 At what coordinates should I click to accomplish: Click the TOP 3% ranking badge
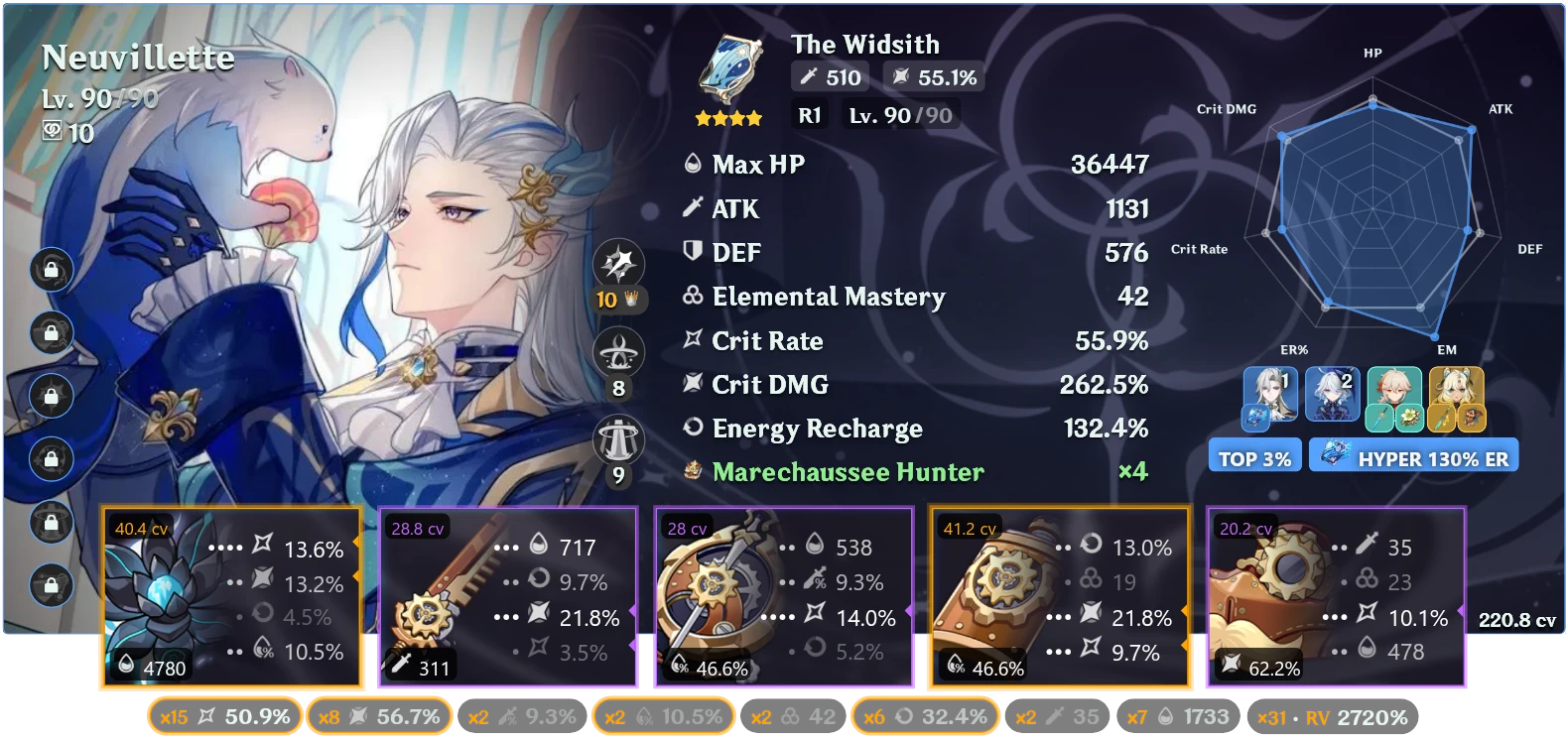coord(1254,455)
